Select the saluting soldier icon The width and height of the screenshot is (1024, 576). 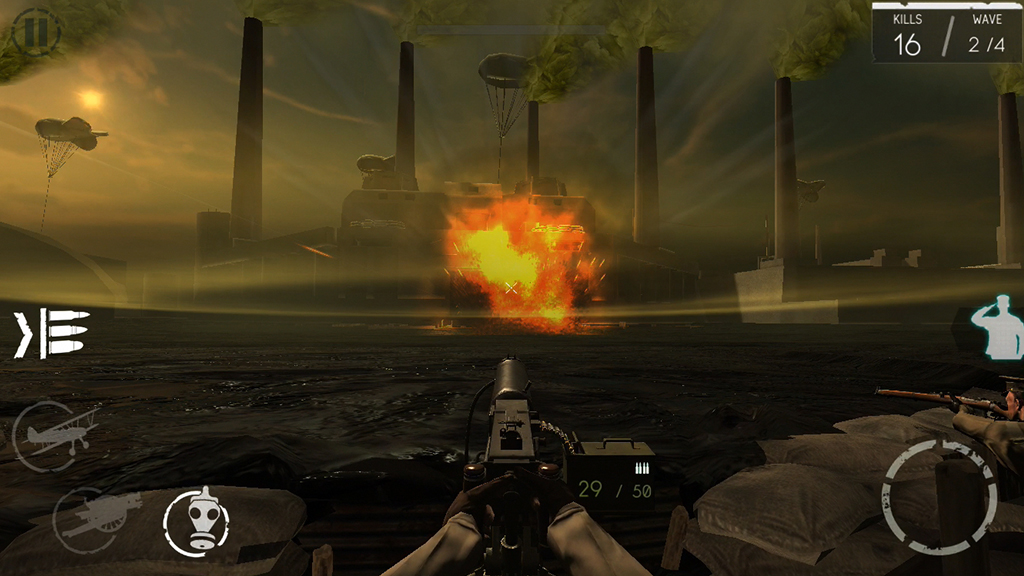coord(1000,328)
